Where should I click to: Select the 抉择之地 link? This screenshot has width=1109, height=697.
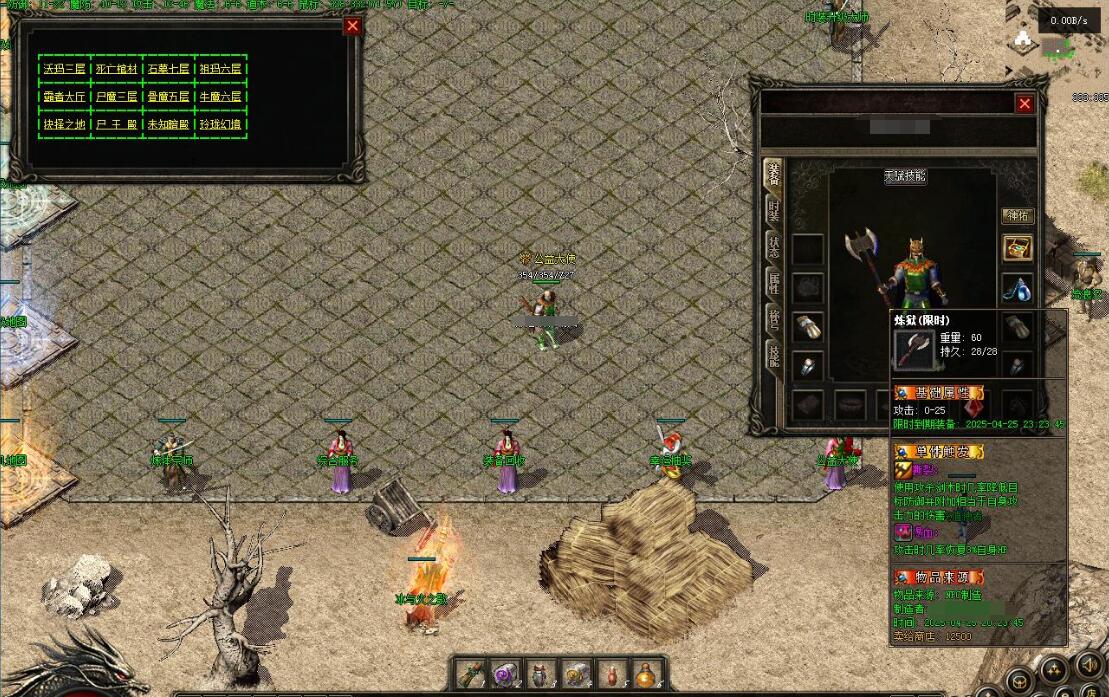(x=64, y=125)
